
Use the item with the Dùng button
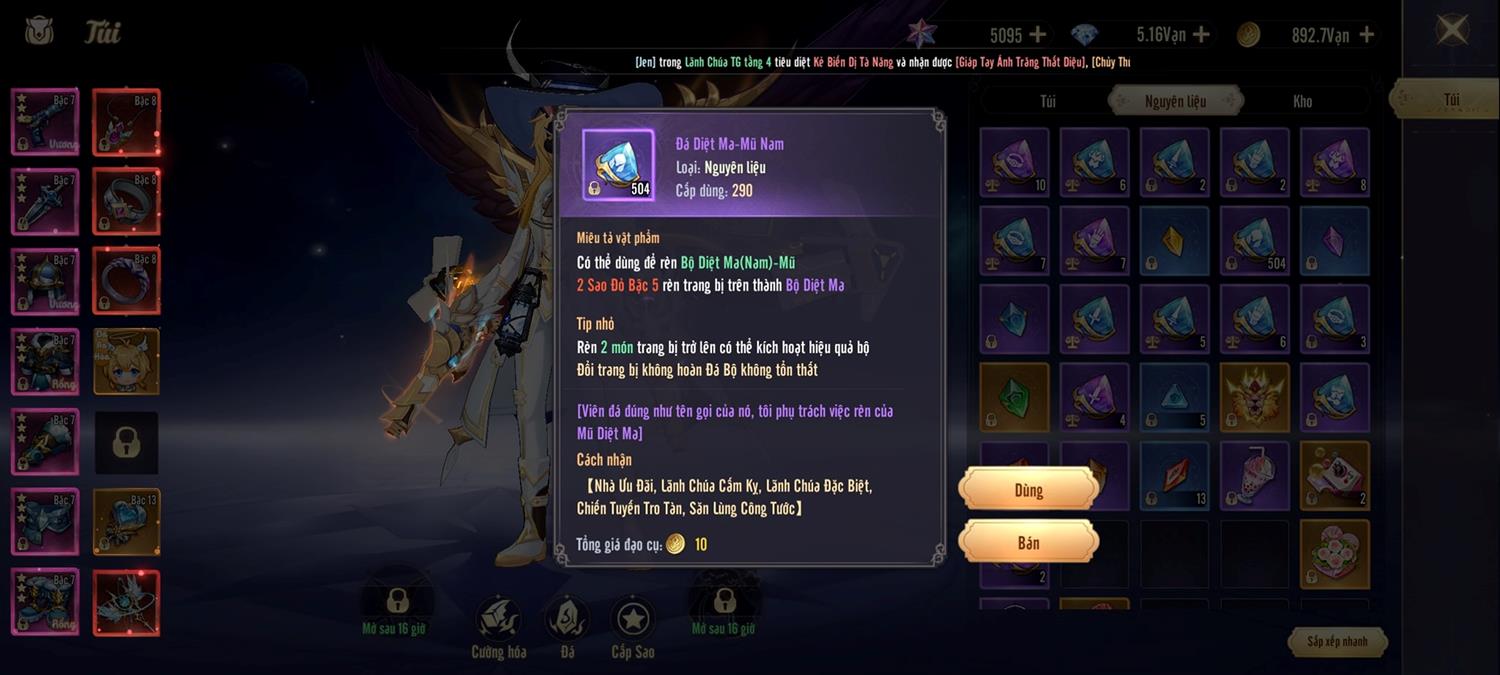(1028, 490)
